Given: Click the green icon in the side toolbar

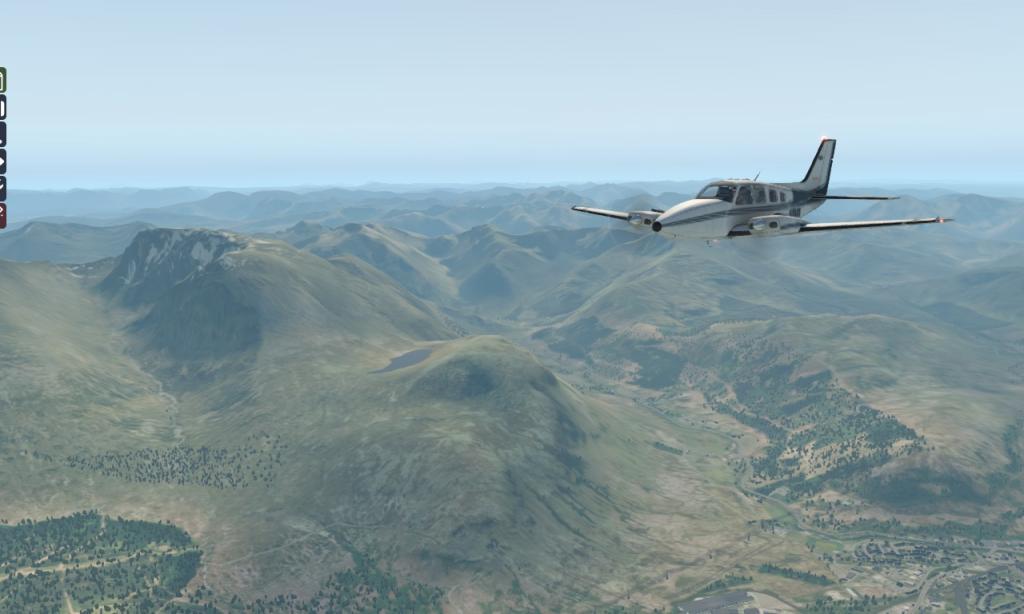Looking at the screenshot, I should pos(2,80).
